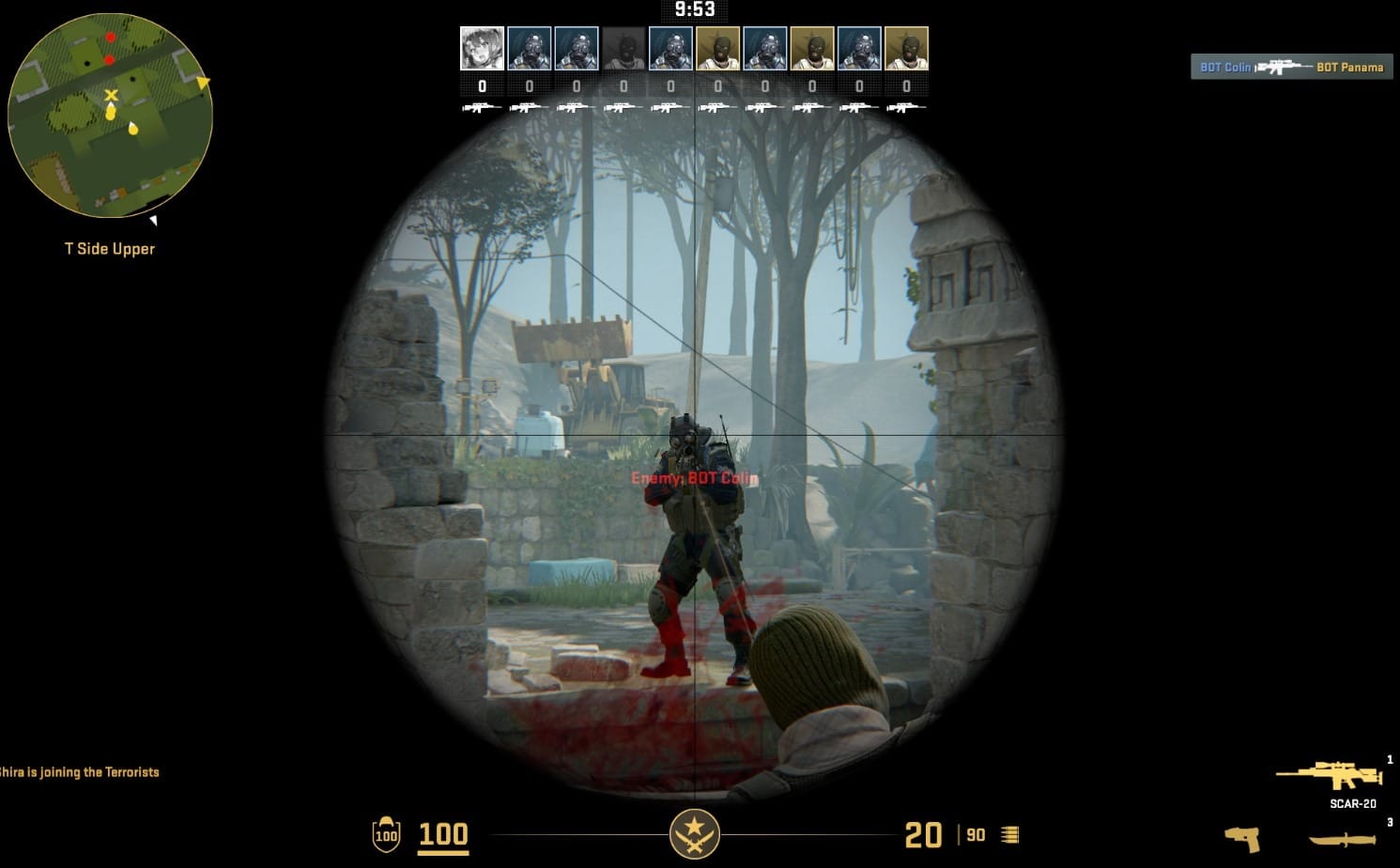The width and height of the screenshot is (1400, 868).
Task: Choose the knife weapon icon
Action: click(x=1343, y=839)
